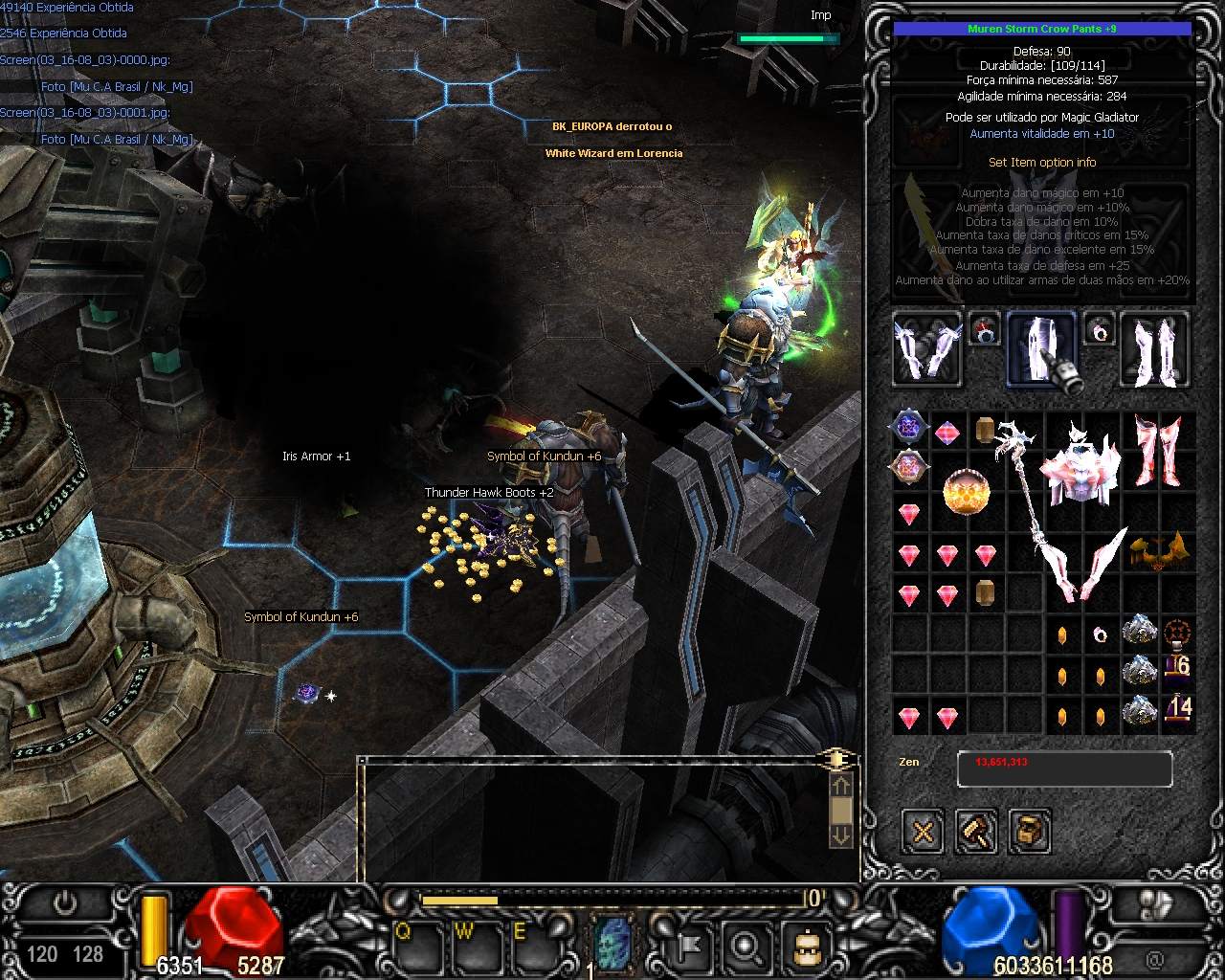
Task: Select the pink boots in inventory
Action: pos(1157,450)
